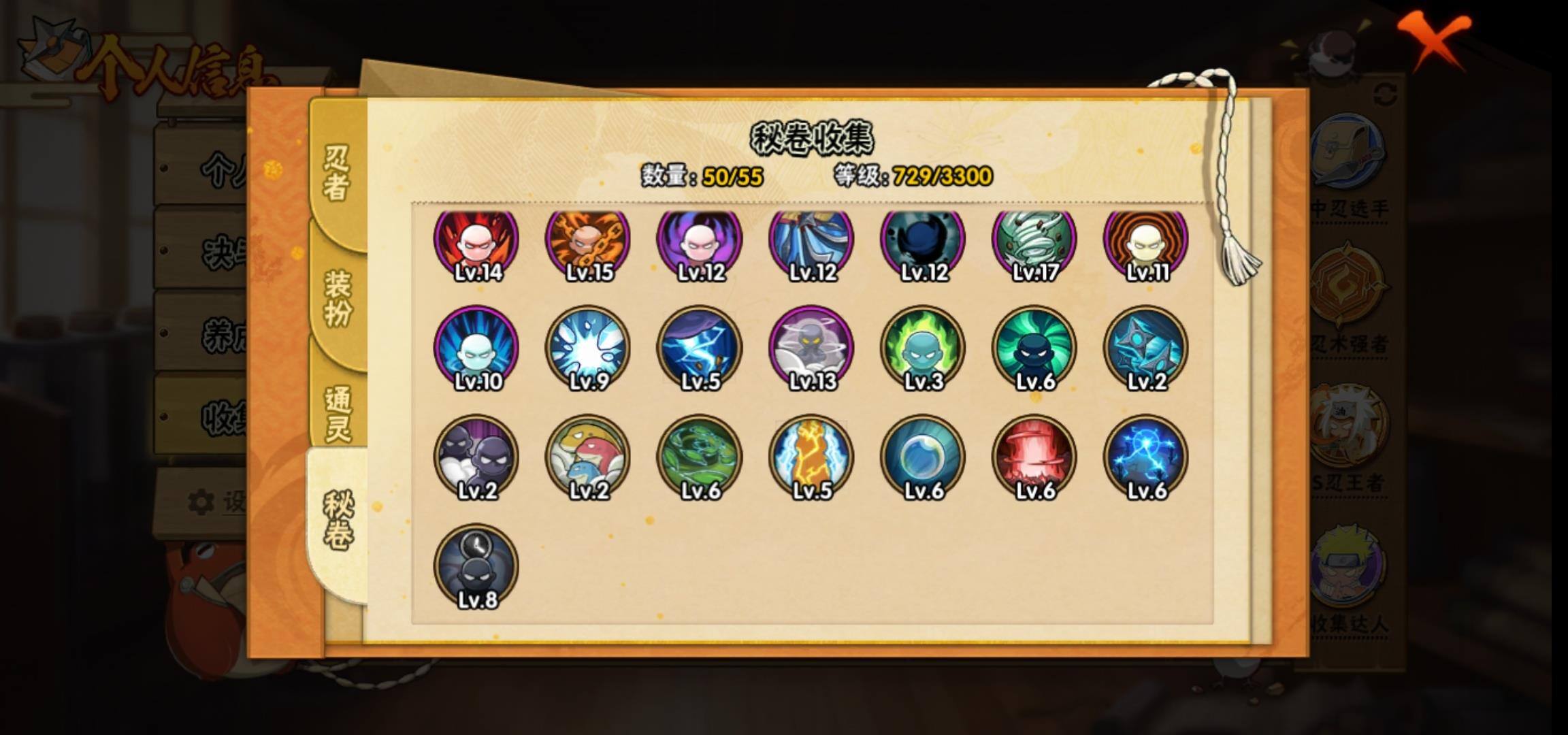
Task: Select the Lv.10 blue aura figure scroll
Action: click(x=476, y=348)
